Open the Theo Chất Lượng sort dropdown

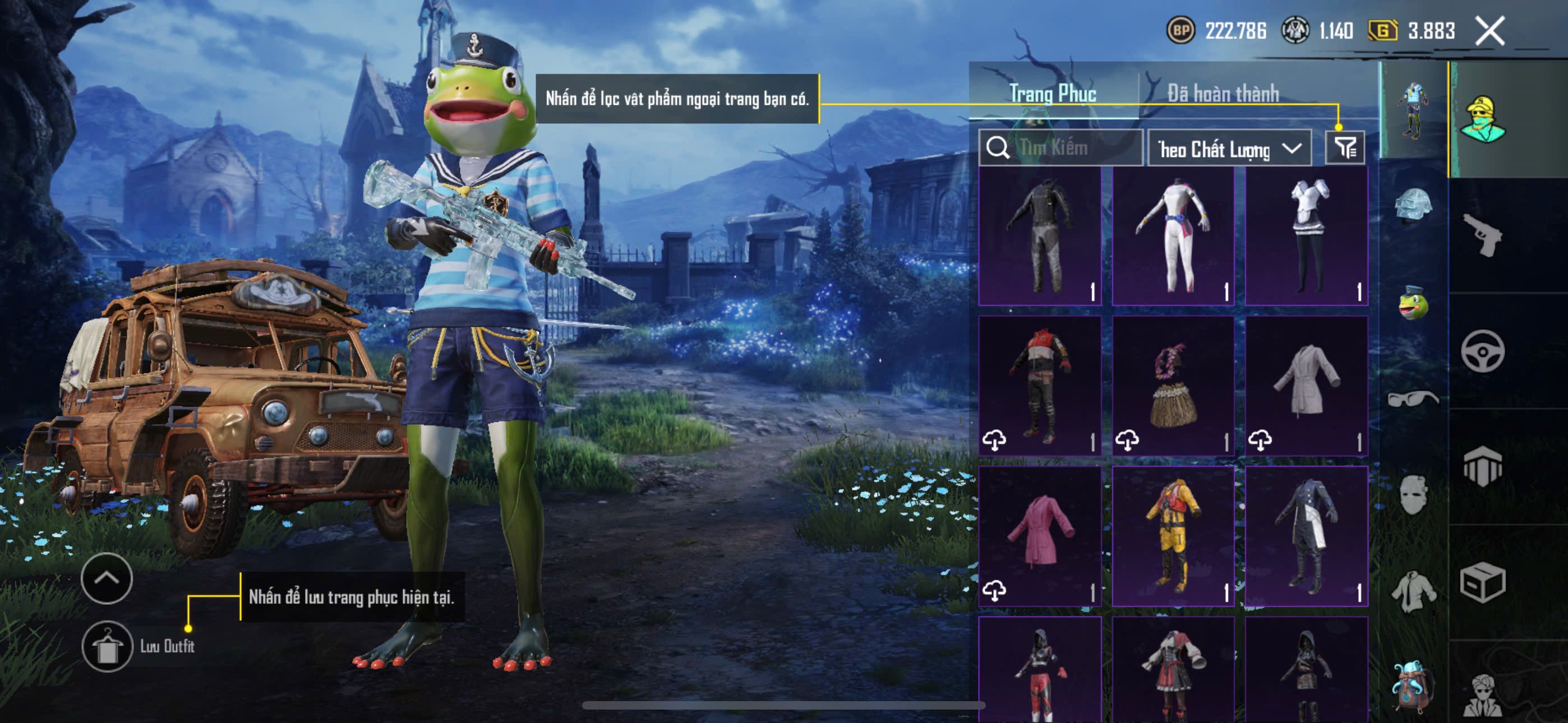(1229, 149)
